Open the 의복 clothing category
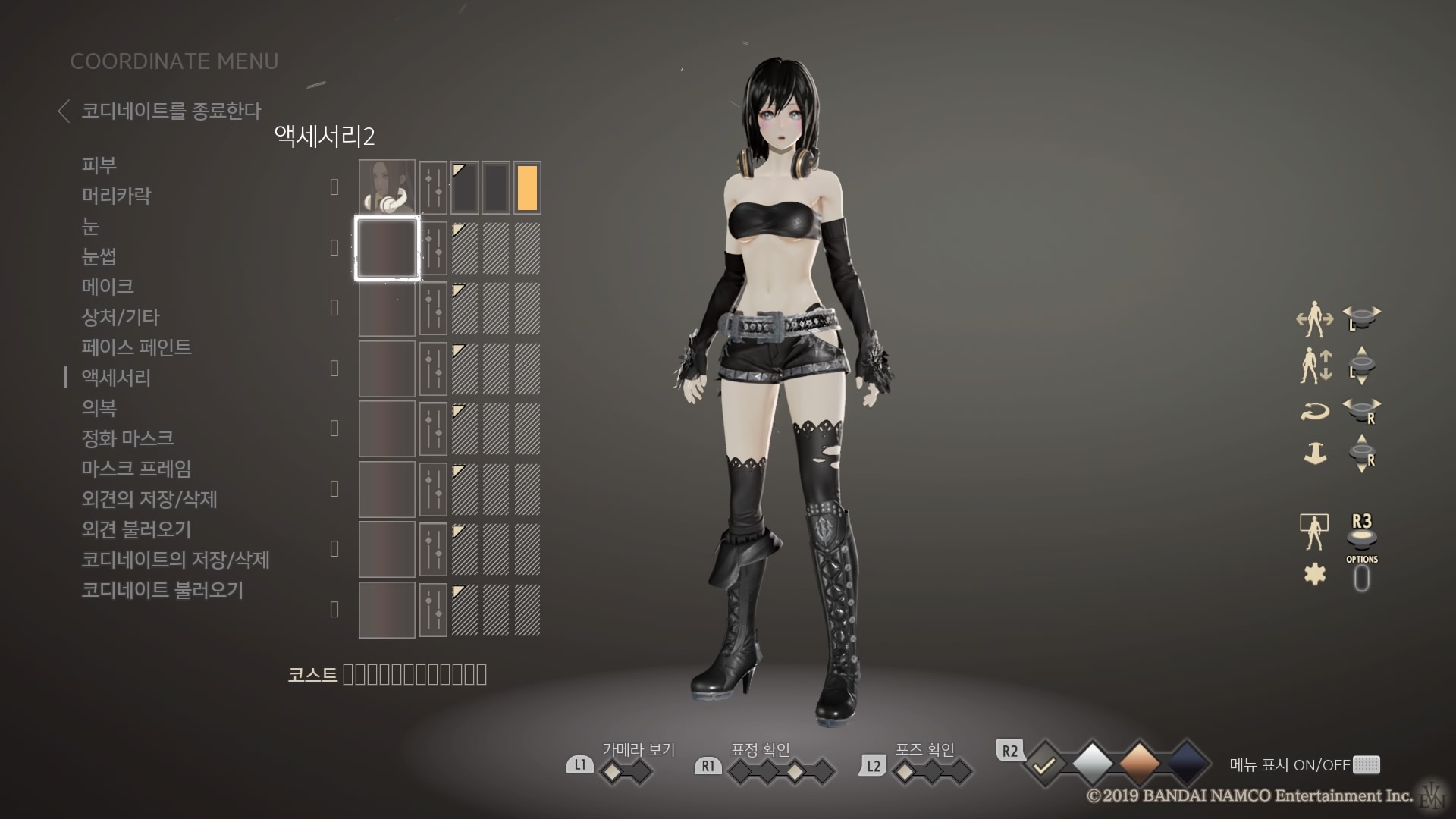Screen dimensions: 1456x819 click(x=99, y=408)
